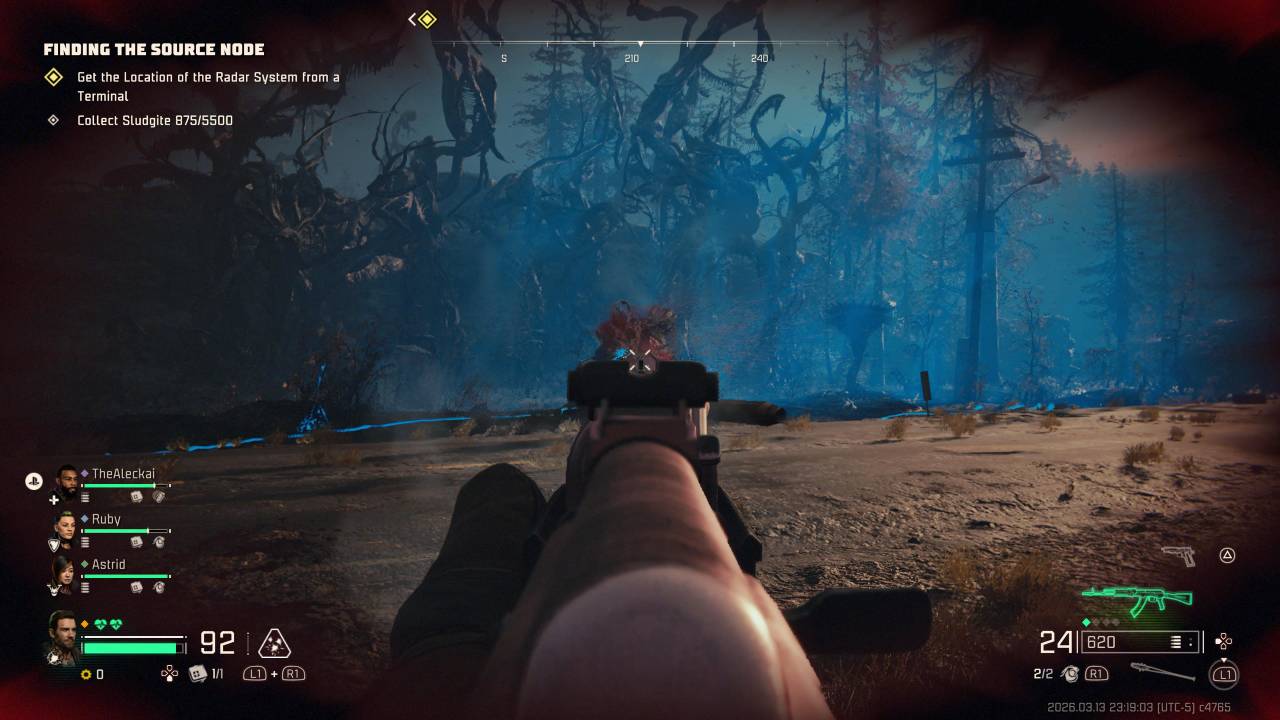Image resolution: width=1280 pixels, height=720 pixels.
Task: Click the dice icon under Ruby's health bar
Action: tap(134, 541)
